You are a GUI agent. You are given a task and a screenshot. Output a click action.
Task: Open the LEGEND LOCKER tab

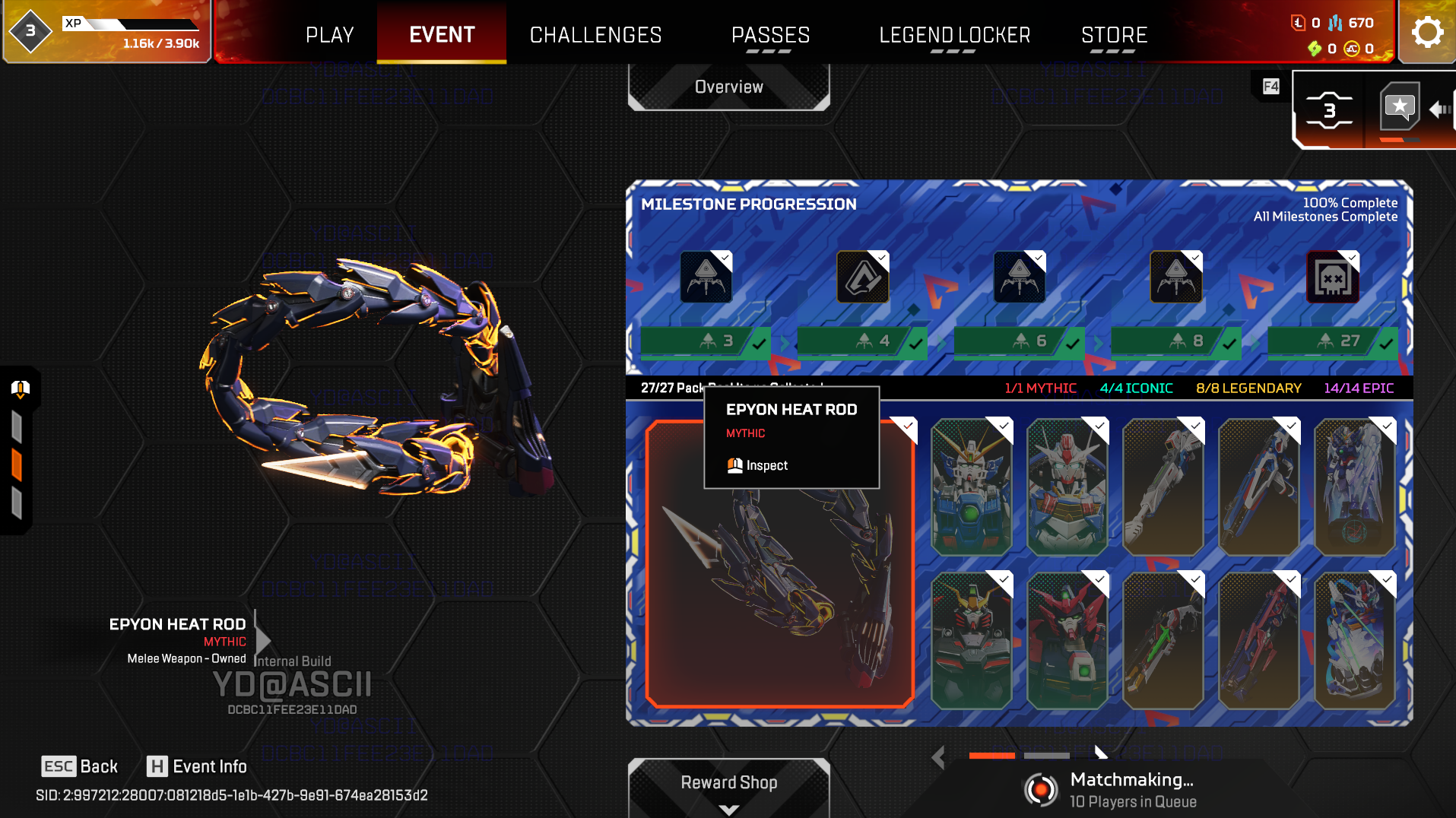tap(954, 35)
